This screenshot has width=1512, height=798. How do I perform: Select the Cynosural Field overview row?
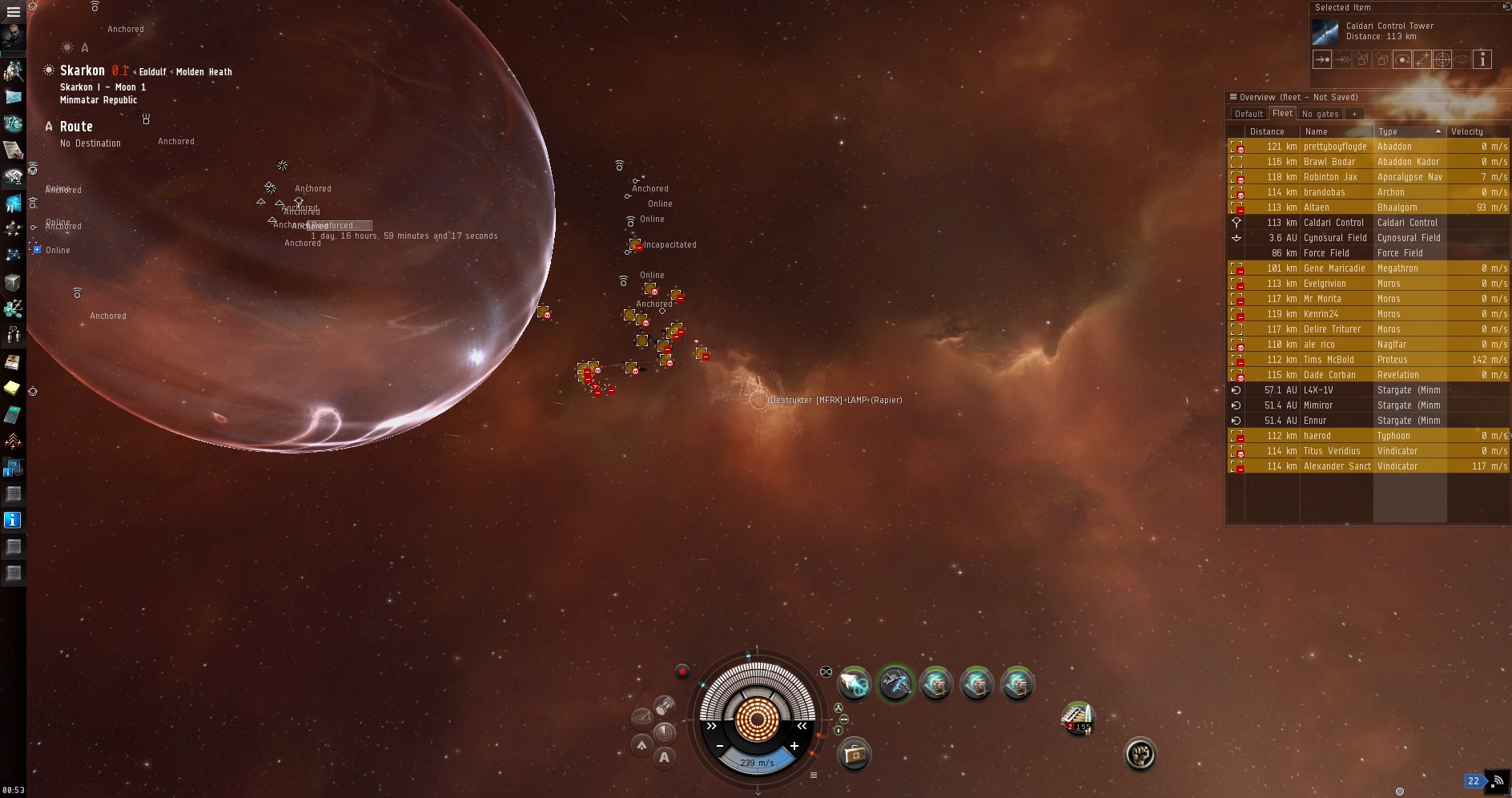point(1334,238)
